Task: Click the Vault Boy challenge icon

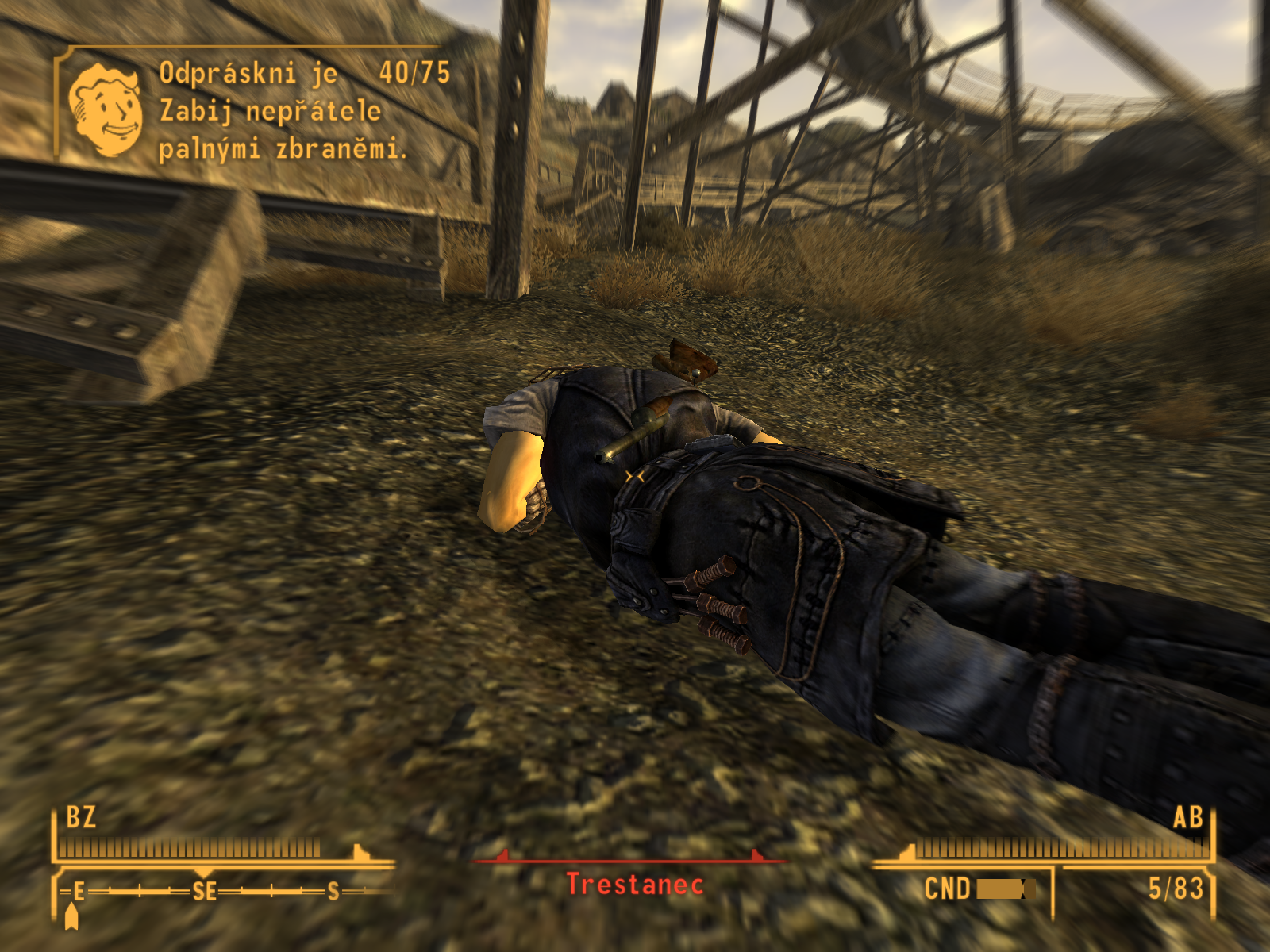Action: coord(106,109)
